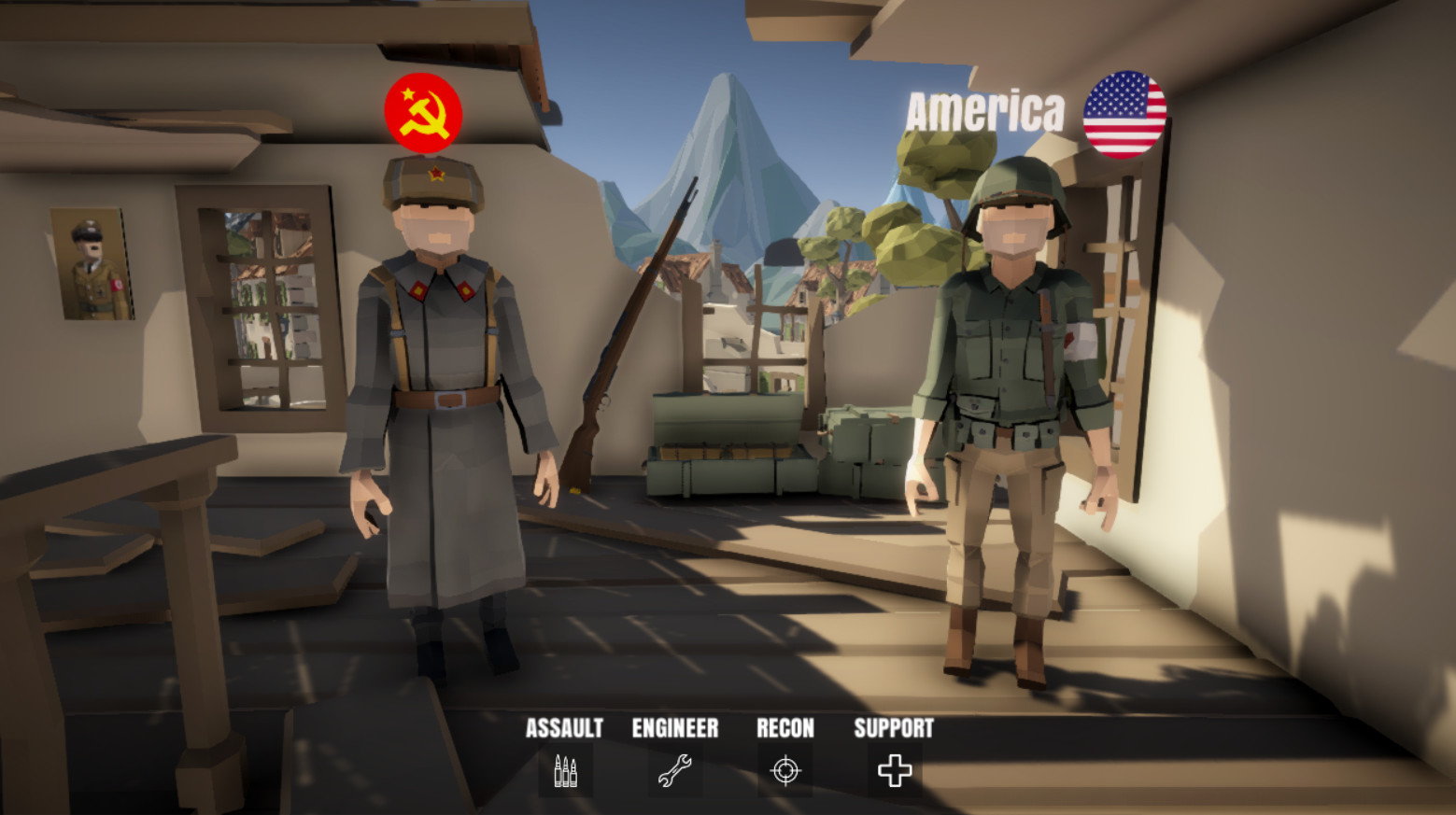
Task: Select the Recon crosshair icon
Action: 785,770
